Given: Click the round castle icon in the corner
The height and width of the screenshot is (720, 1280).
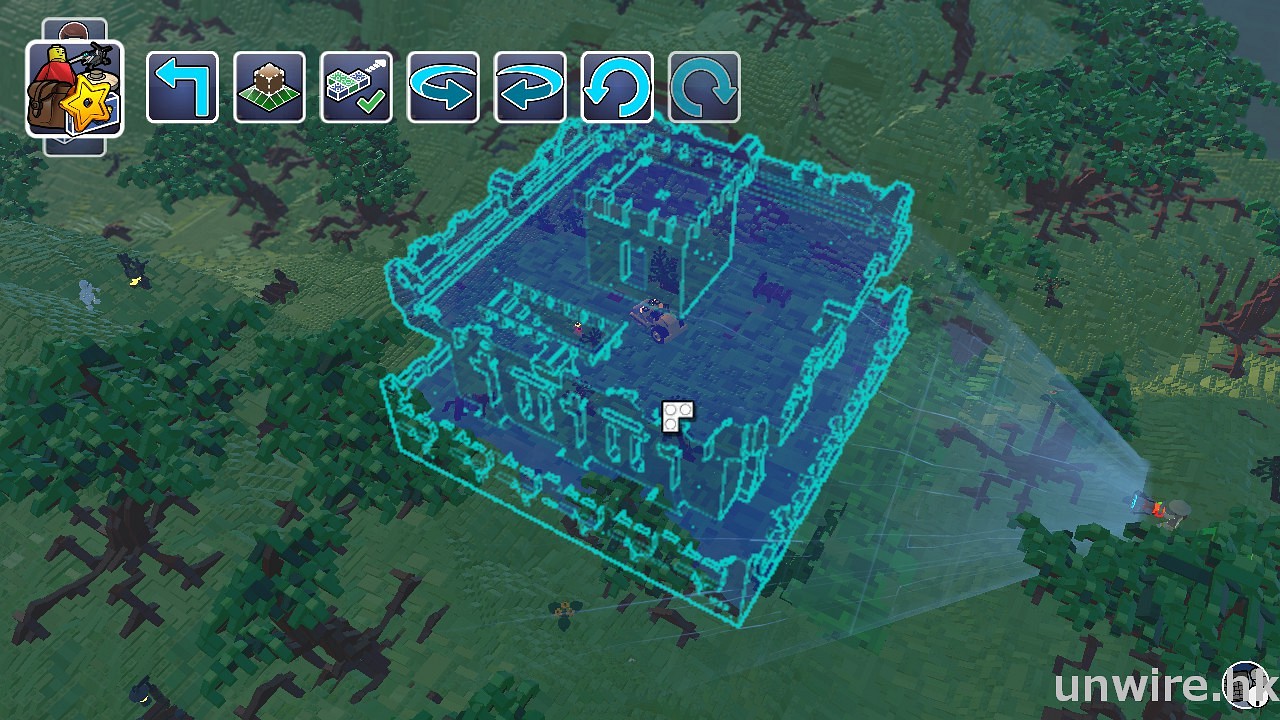Looking at the screenshot, I should coord(1246,686).
